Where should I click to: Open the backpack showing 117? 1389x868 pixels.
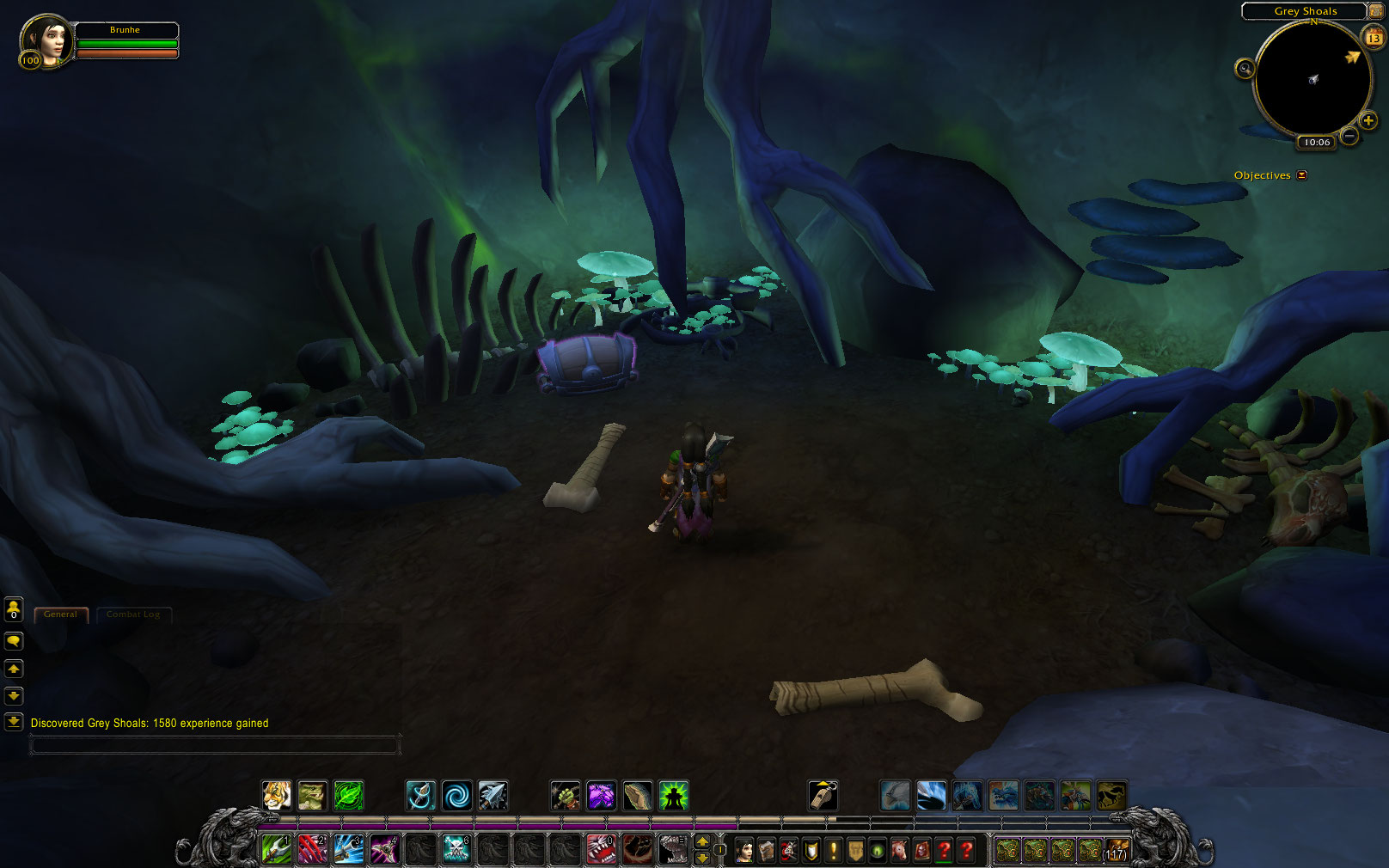(1117, 850)
